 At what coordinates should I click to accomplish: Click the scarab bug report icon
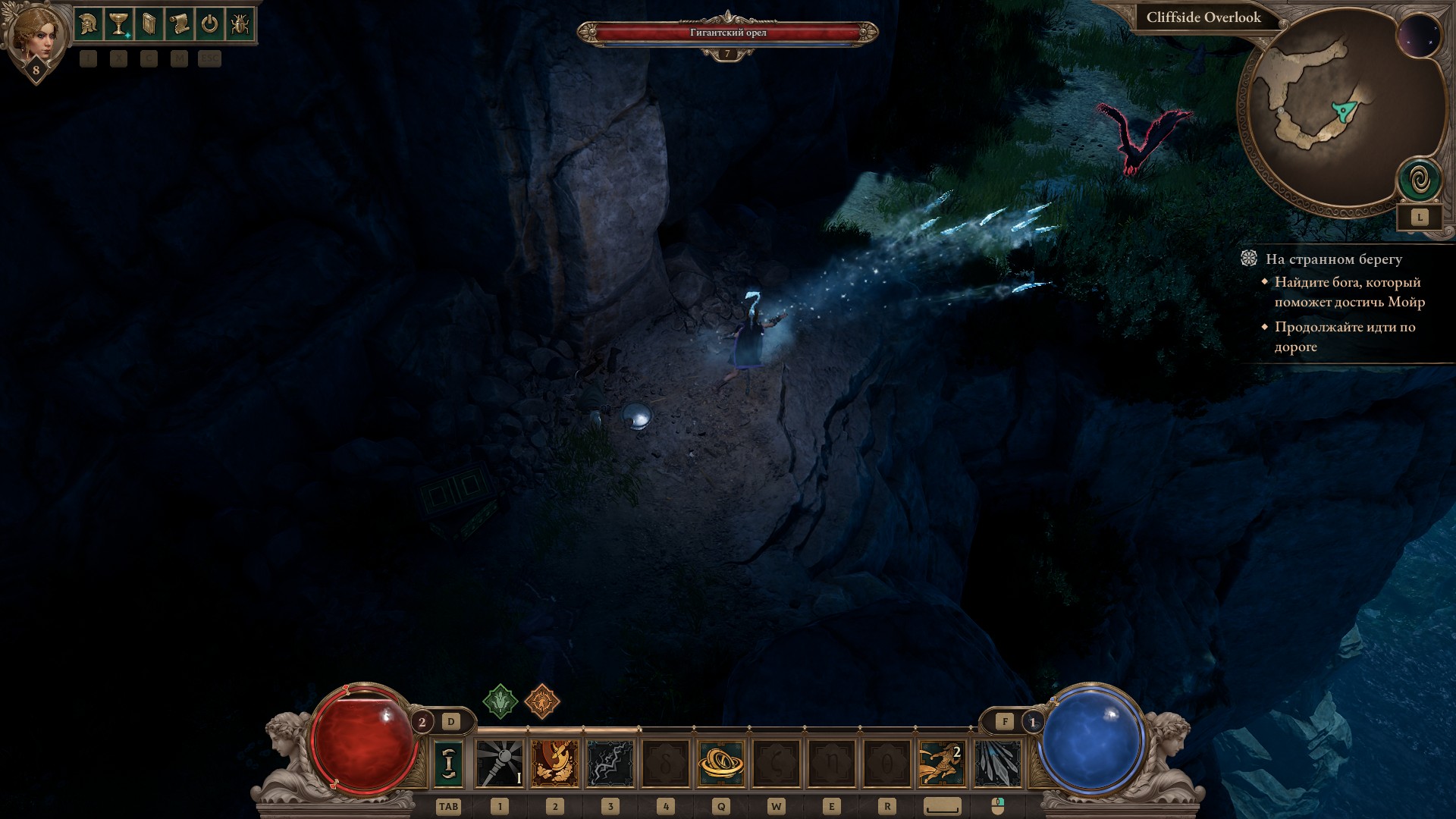(240, 25)
